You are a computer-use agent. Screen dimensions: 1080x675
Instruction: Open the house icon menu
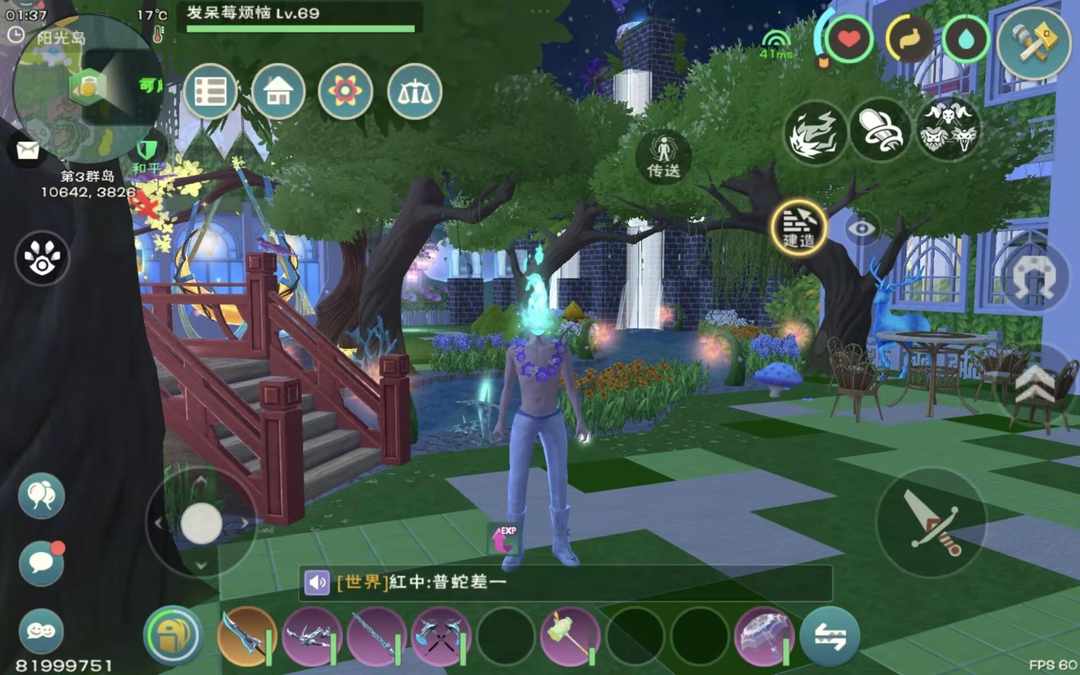click(x=278, y=92)
